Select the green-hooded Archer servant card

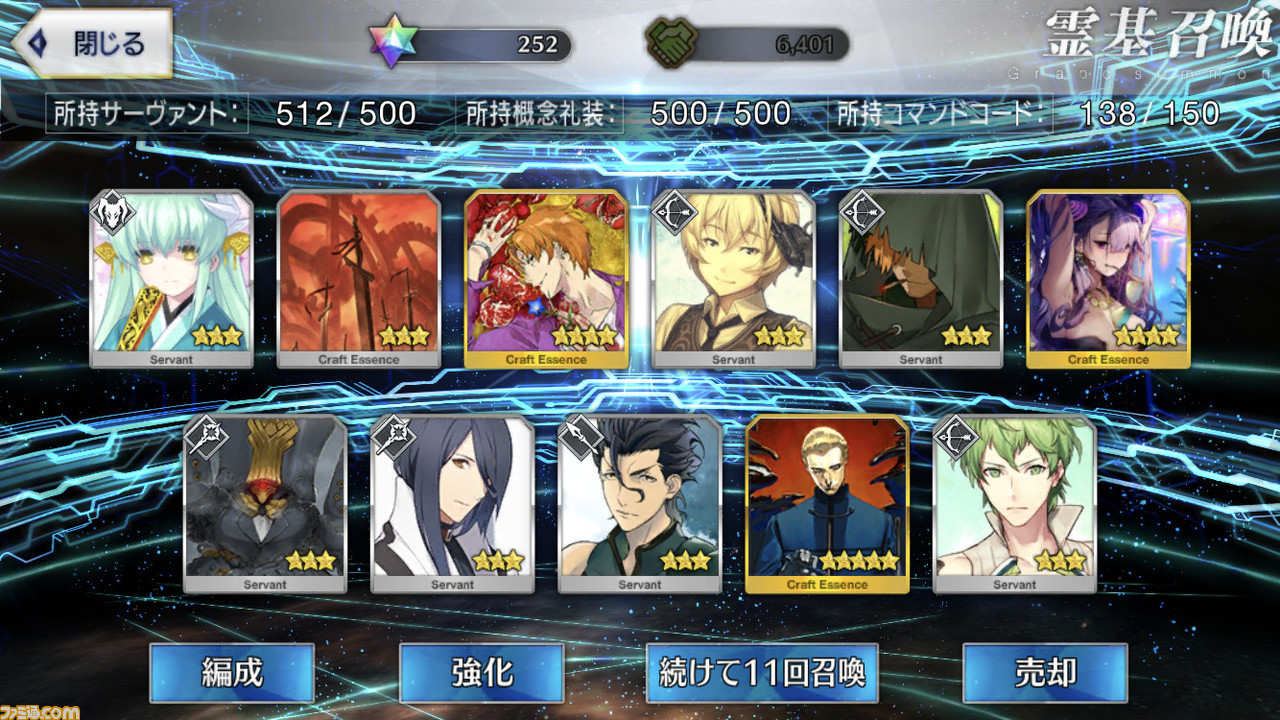pos(921,278)
